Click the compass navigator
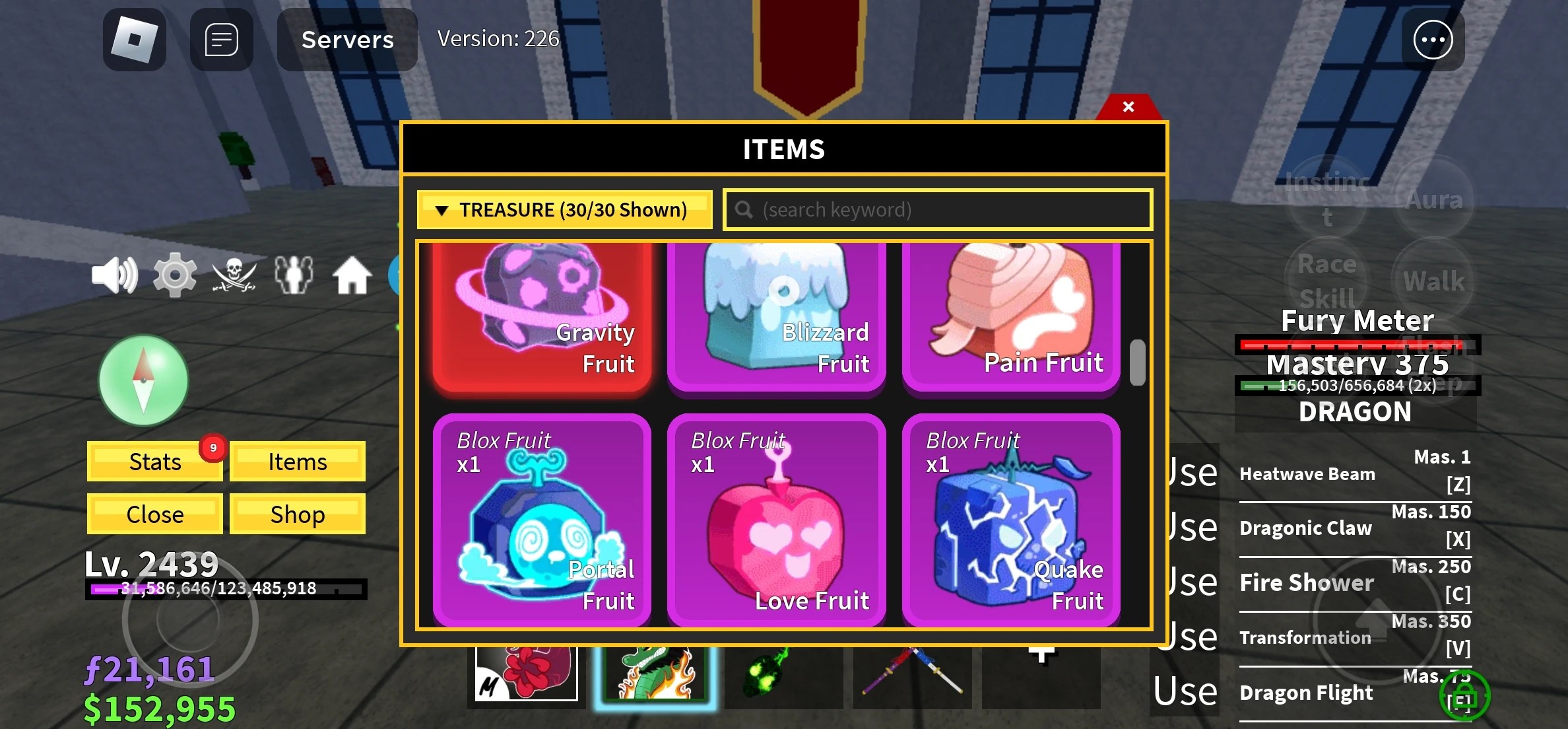1568x729 pixels. [x=143, y=380]
